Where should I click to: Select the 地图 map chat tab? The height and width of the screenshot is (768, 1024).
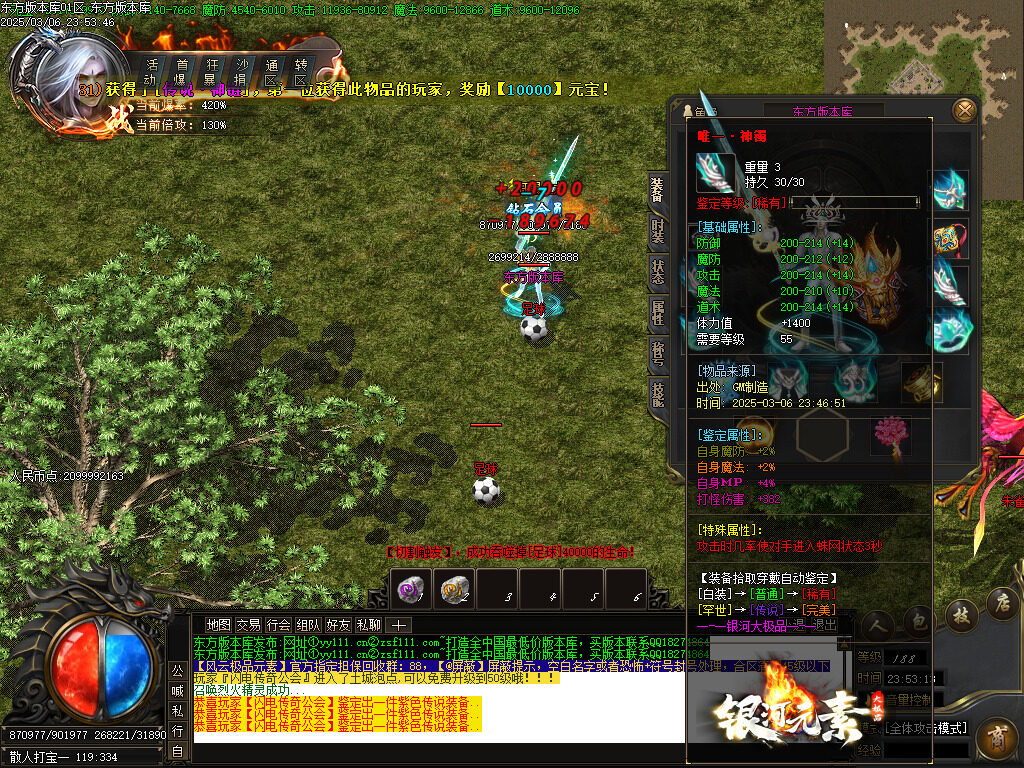tap(218, 625)
